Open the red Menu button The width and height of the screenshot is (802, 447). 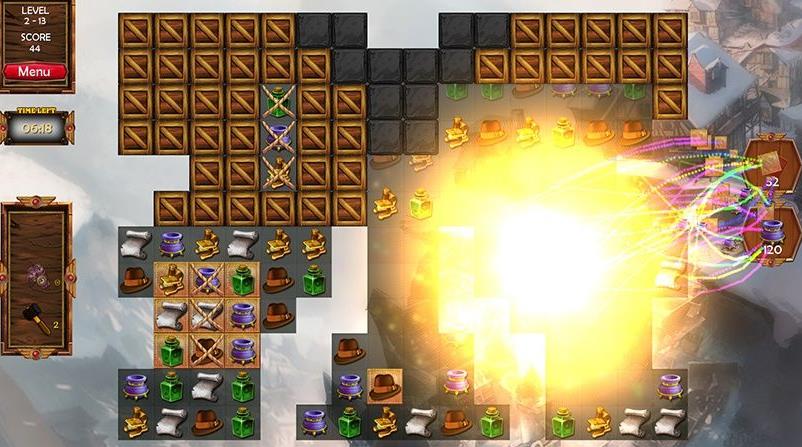[x=35, y=72]
